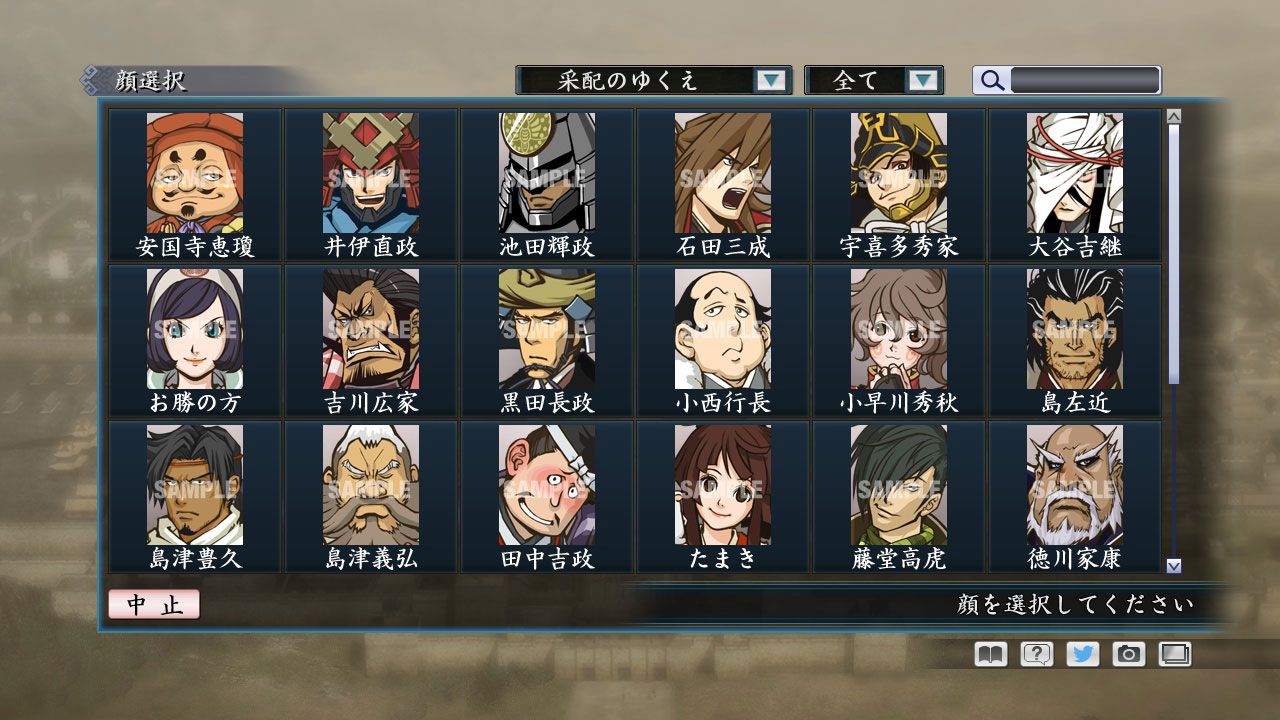Click the 采配のゆくえ dropdown arrow
This screenshot has width=1280, height=720.
(770, 80)
